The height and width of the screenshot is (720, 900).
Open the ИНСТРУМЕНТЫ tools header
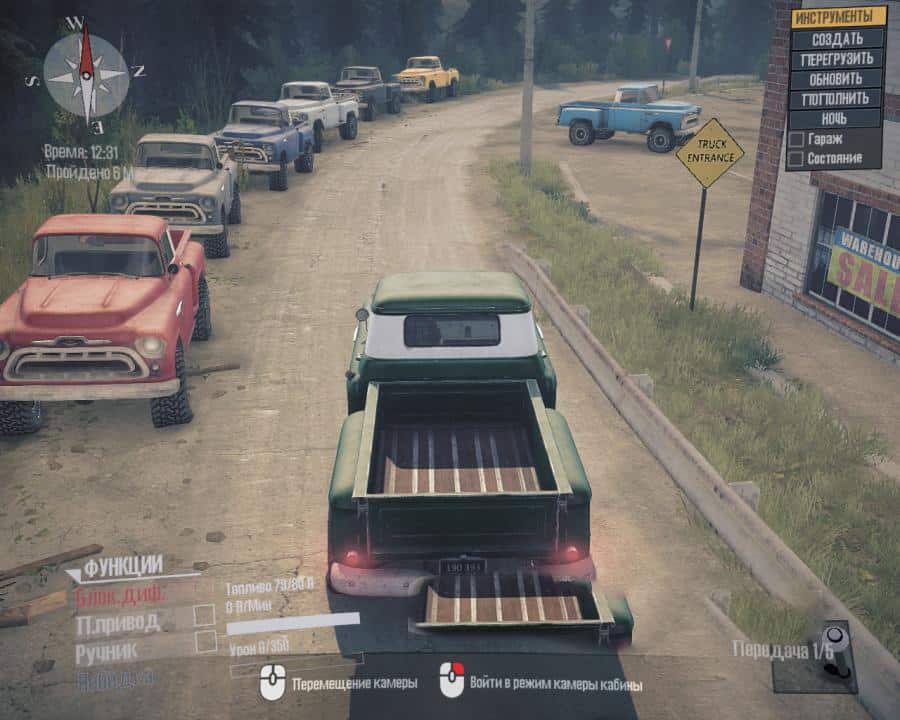[838, 17]
